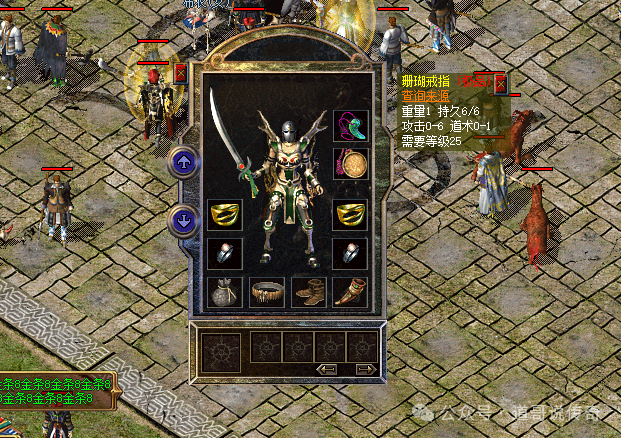
Task: Close the character equipment panel
Action: [180, 72]
